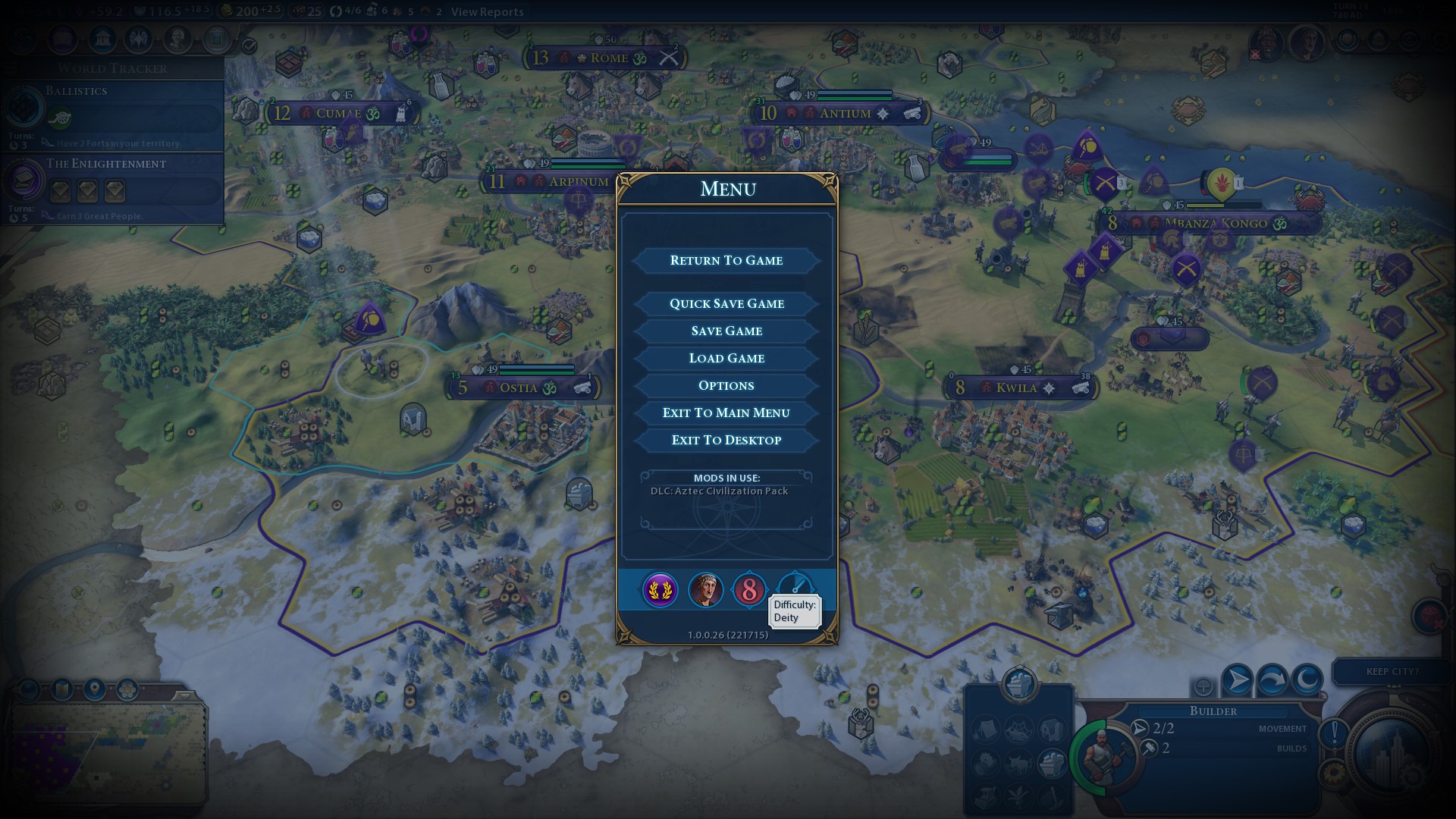Open the Religion screen winged icon

(139, 39)
